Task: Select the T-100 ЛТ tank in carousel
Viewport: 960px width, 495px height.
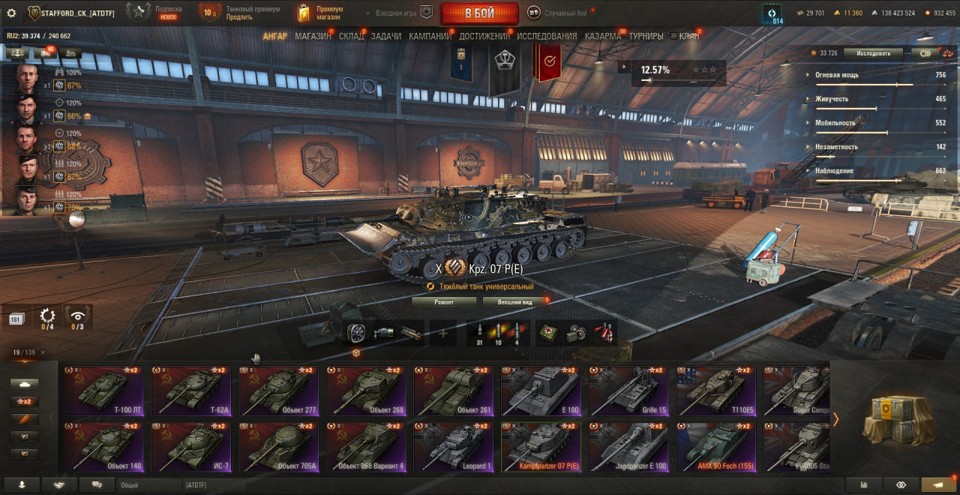Action: click(x=103, y=391)
